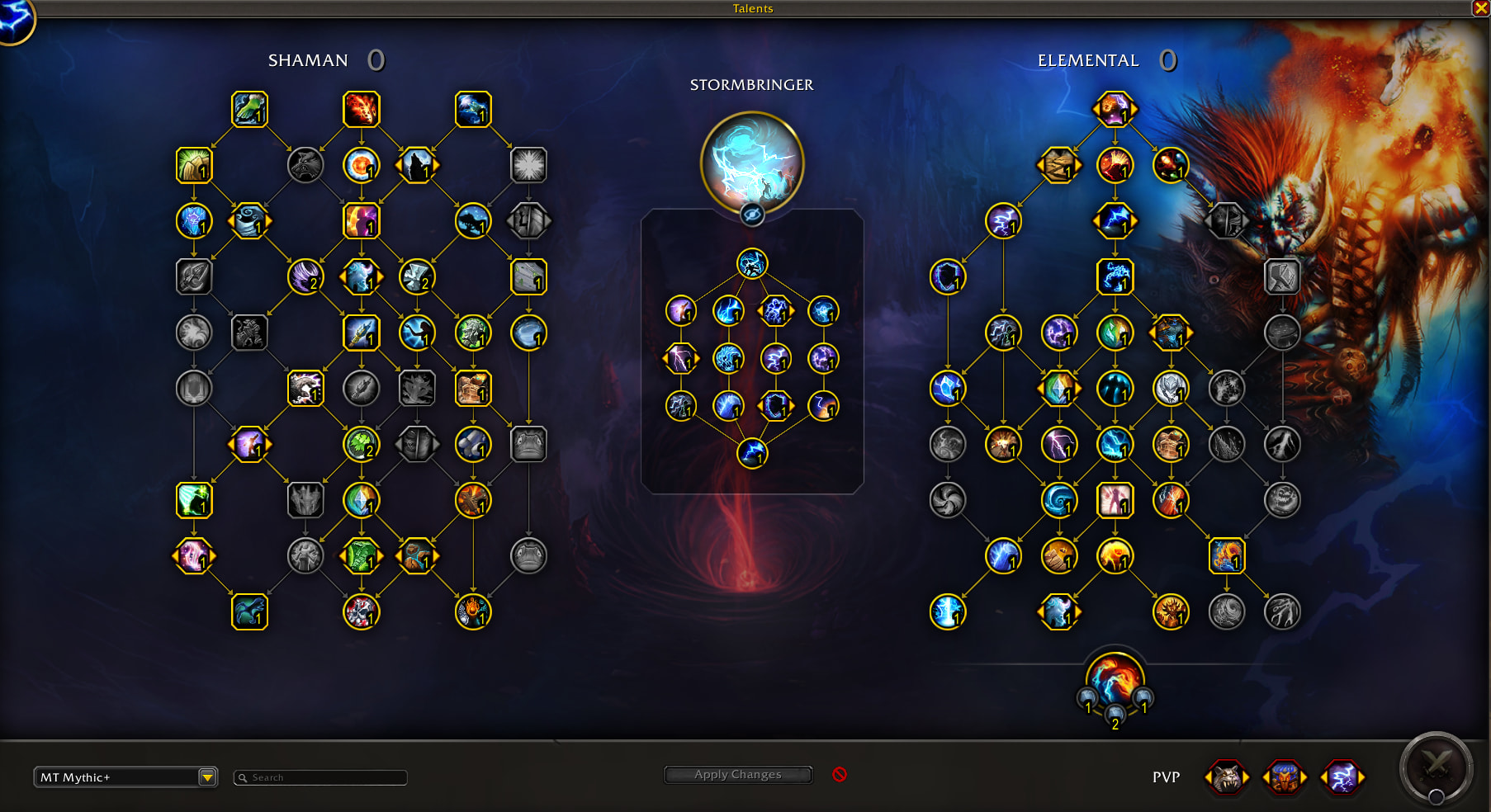Screen dimensions: 1491x812
Task: Toggle the War Mode crossed-swords button
Action: [1436, 767]
